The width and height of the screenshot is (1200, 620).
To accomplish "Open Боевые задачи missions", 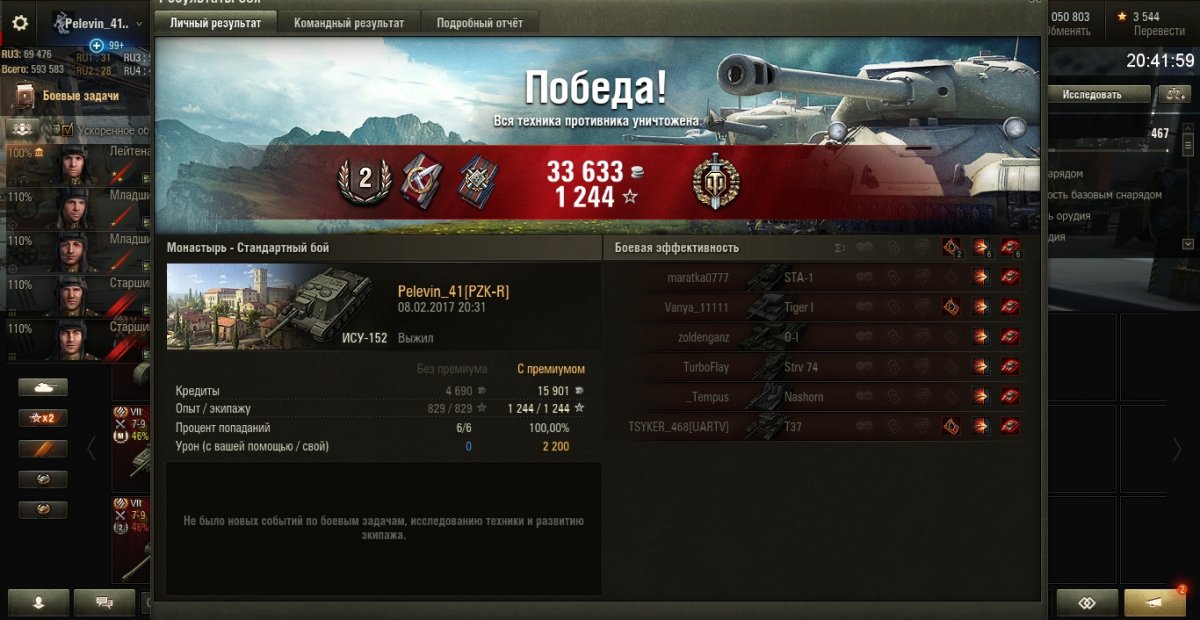I will 80,96.
